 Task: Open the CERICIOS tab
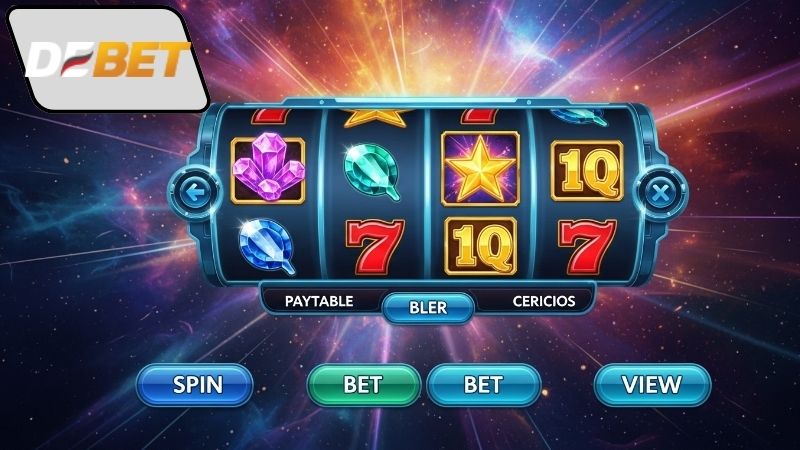(x=544, y=300)
